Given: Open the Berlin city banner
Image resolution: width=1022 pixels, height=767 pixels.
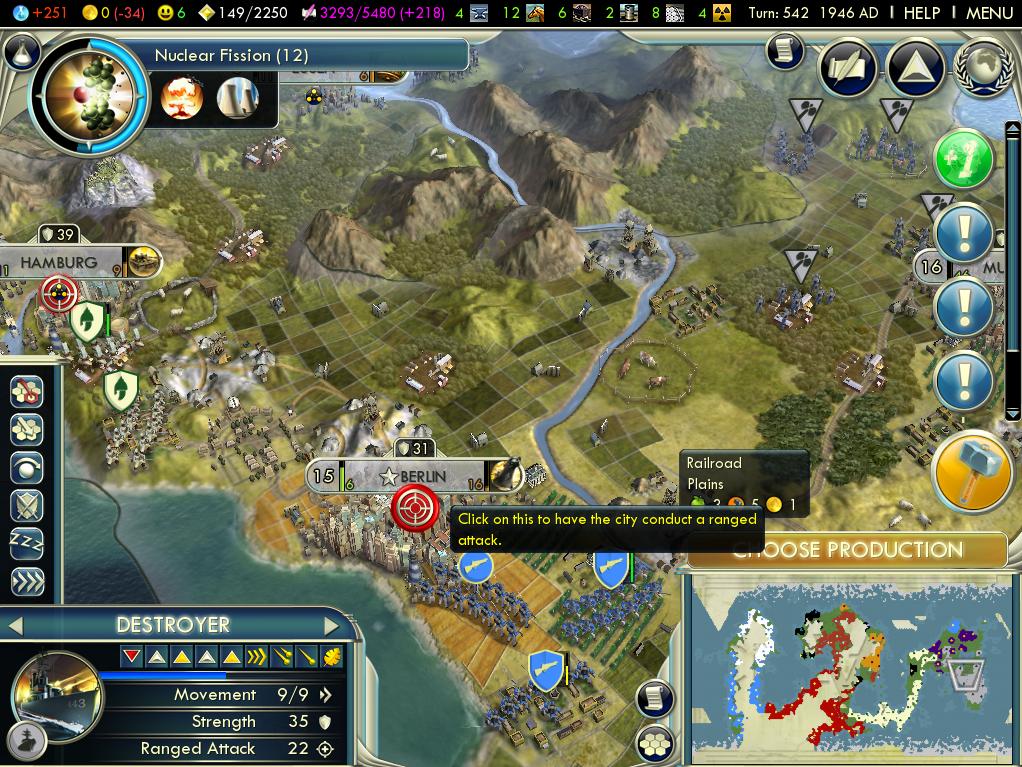Looking at the screenshot, I should (x=422, y=476).
